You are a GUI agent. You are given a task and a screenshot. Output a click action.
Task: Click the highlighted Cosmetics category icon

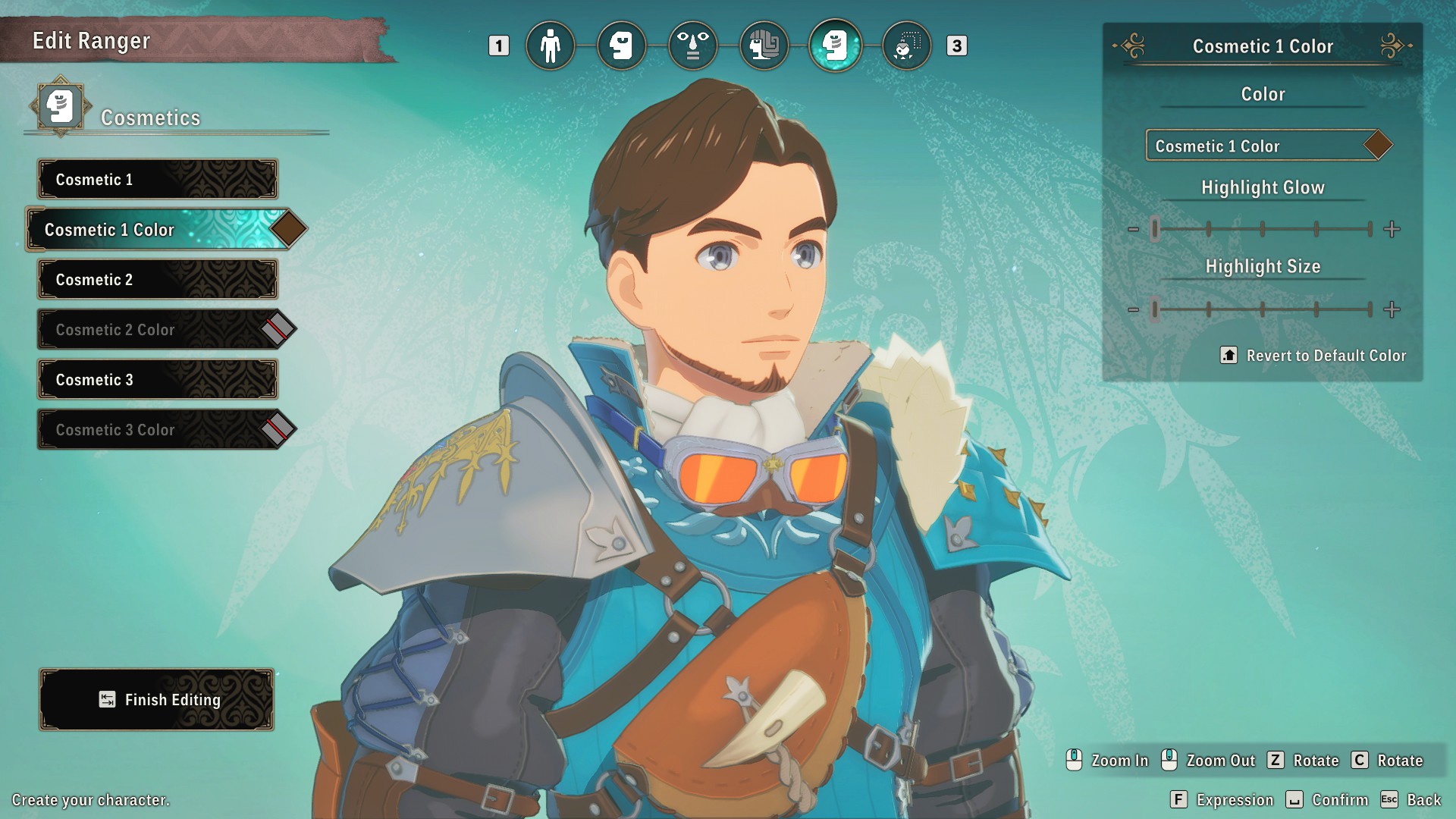click(836, 45)
